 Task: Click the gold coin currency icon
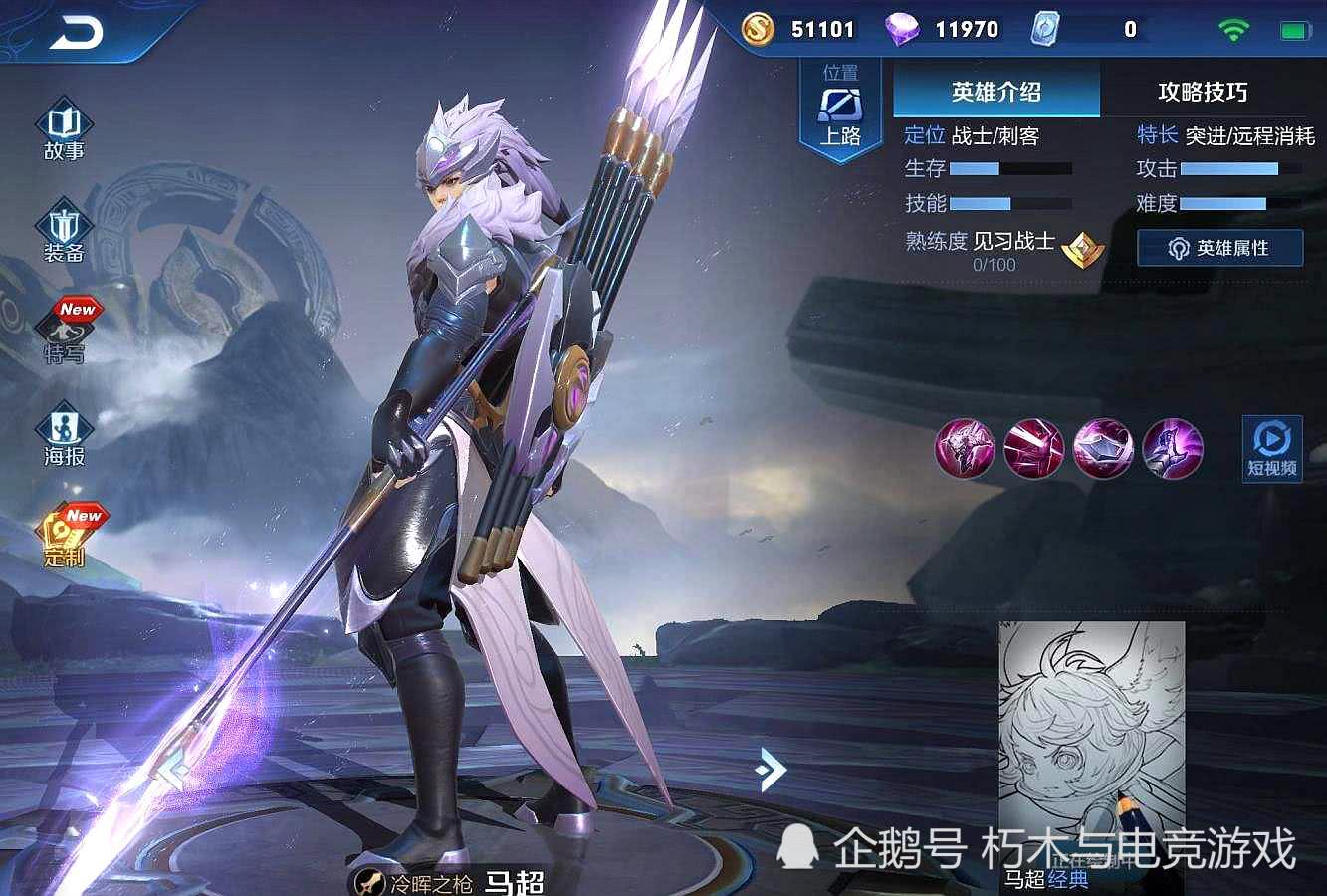click(x=758, y=29)
